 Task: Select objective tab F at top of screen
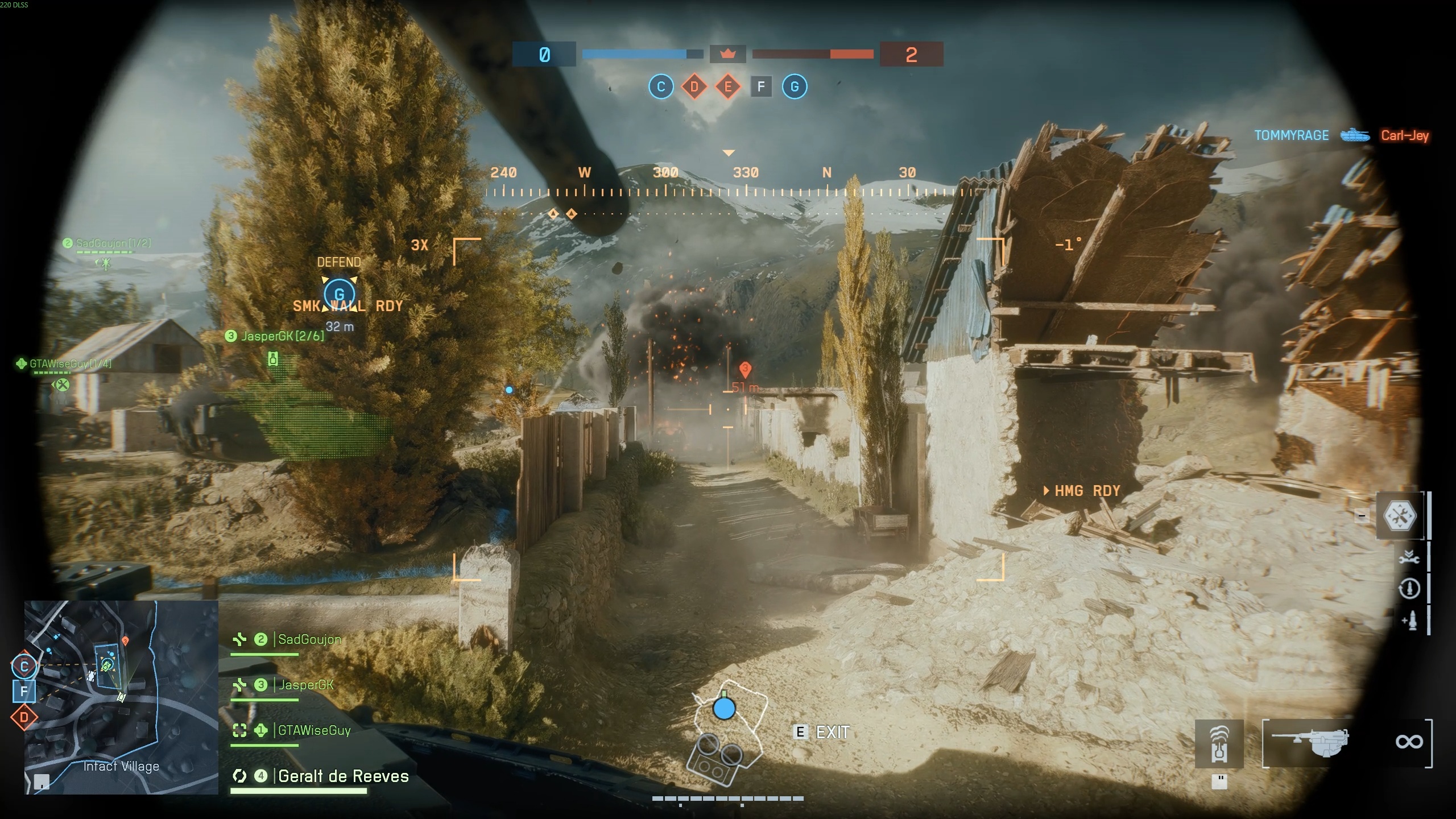point(761,86)
